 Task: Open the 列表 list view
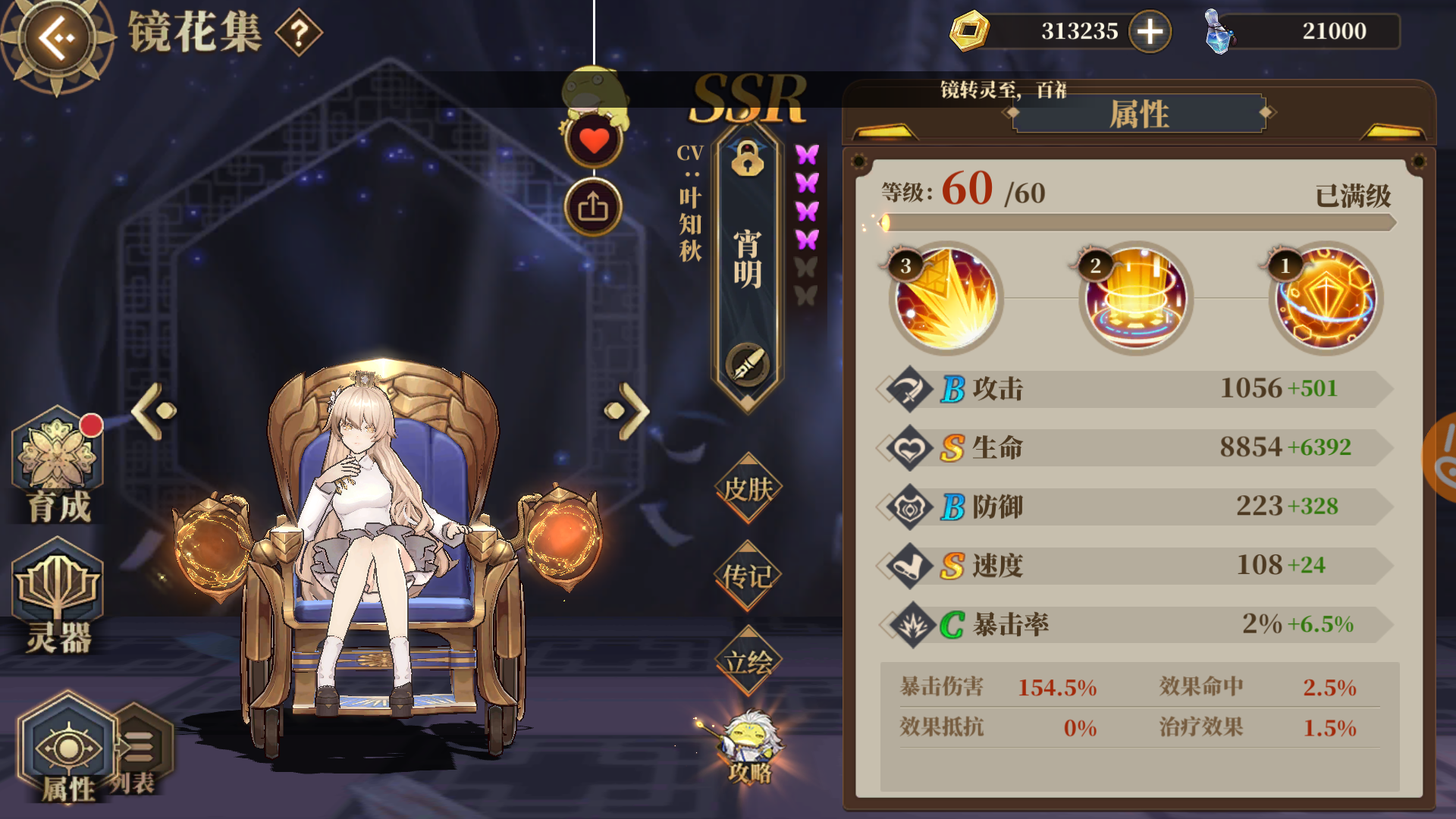[x=139, y=747]
